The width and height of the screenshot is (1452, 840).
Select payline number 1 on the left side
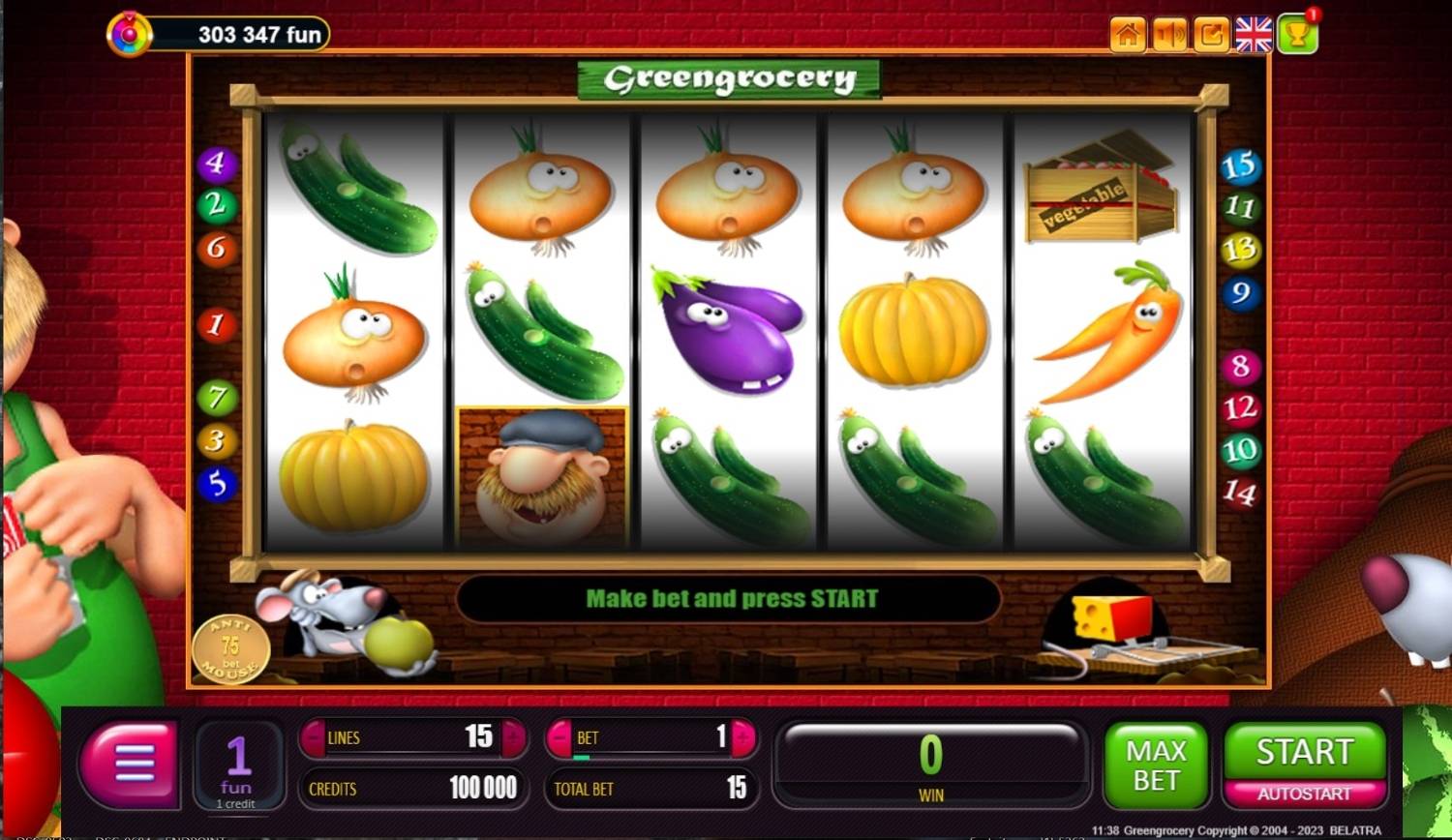(x=215, y=326)
